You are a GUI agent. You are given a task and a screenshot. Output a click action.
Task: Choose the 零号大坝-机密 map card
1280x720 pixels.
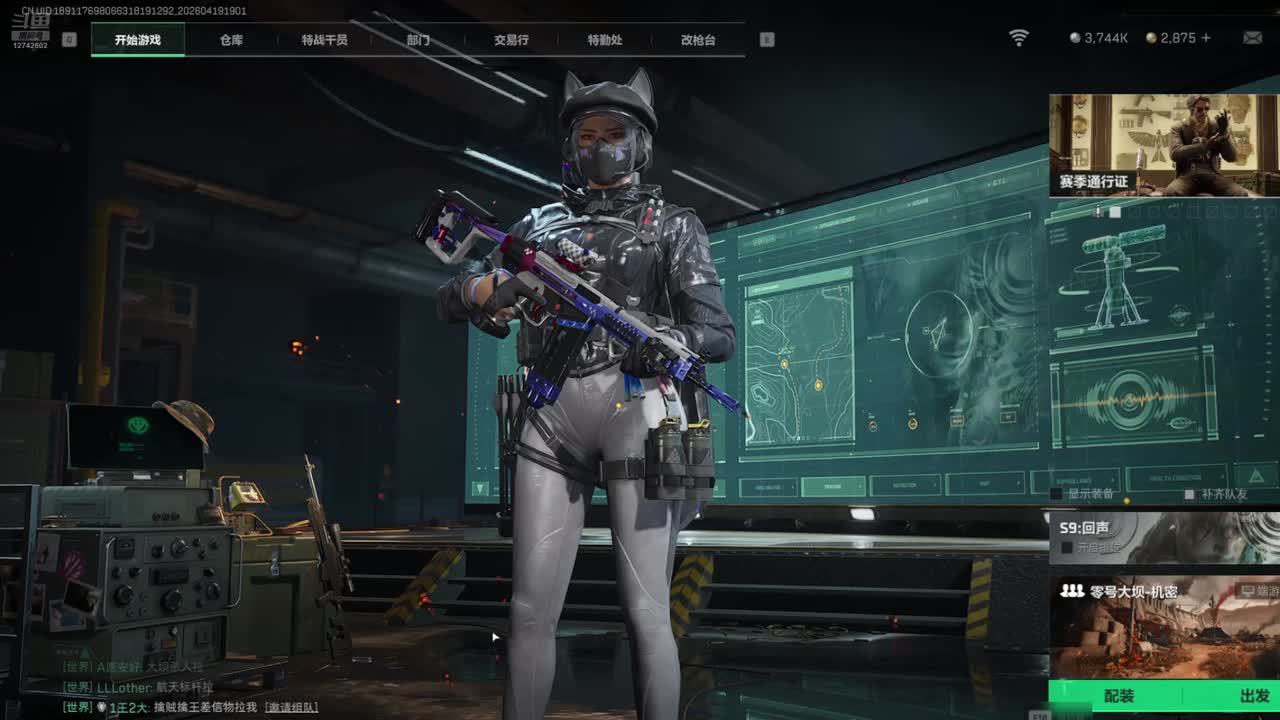click(x=1164, y=625)
